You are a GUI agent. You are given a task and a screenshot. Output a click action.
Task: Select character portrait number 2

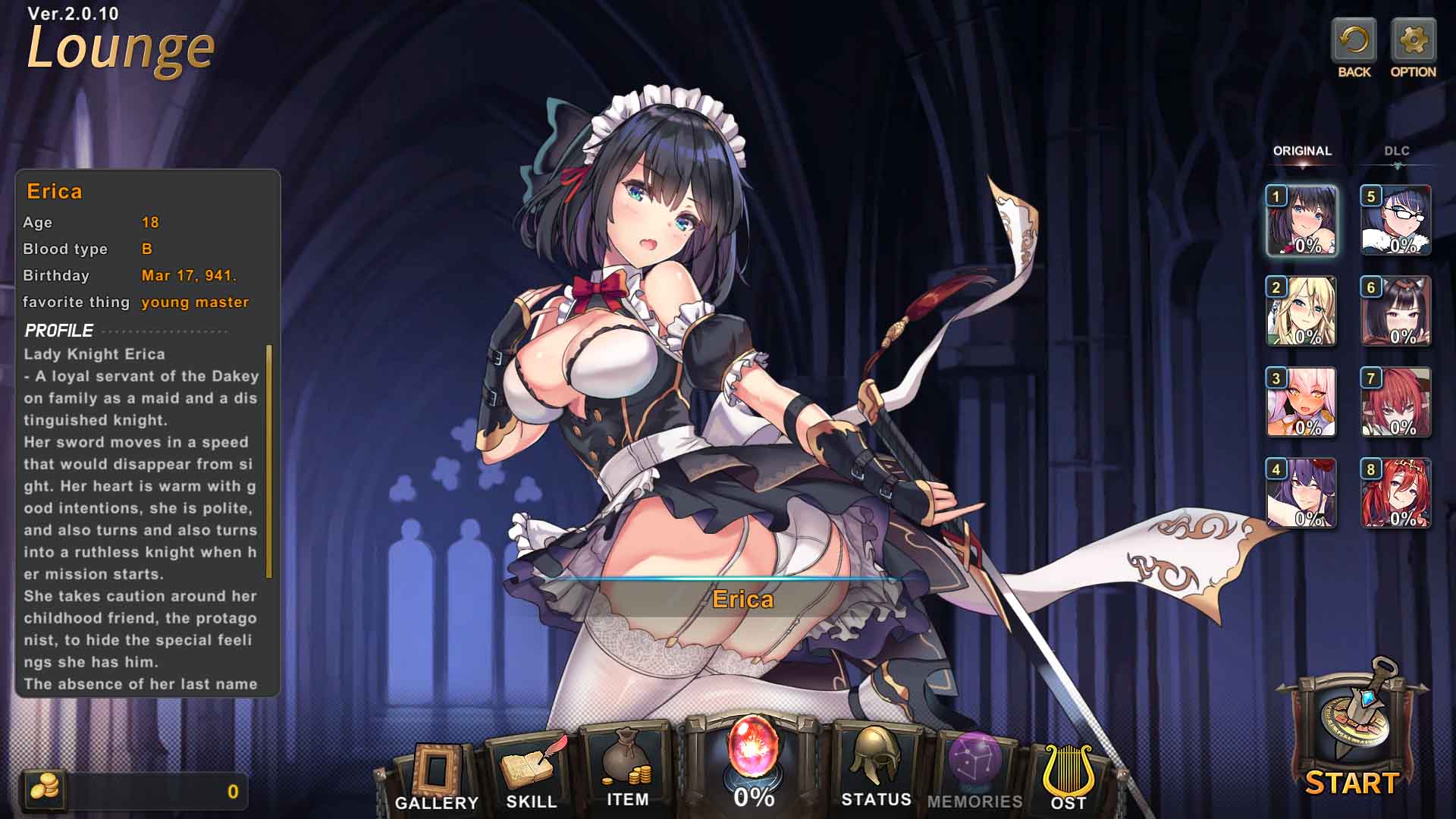pos(1302,312)
